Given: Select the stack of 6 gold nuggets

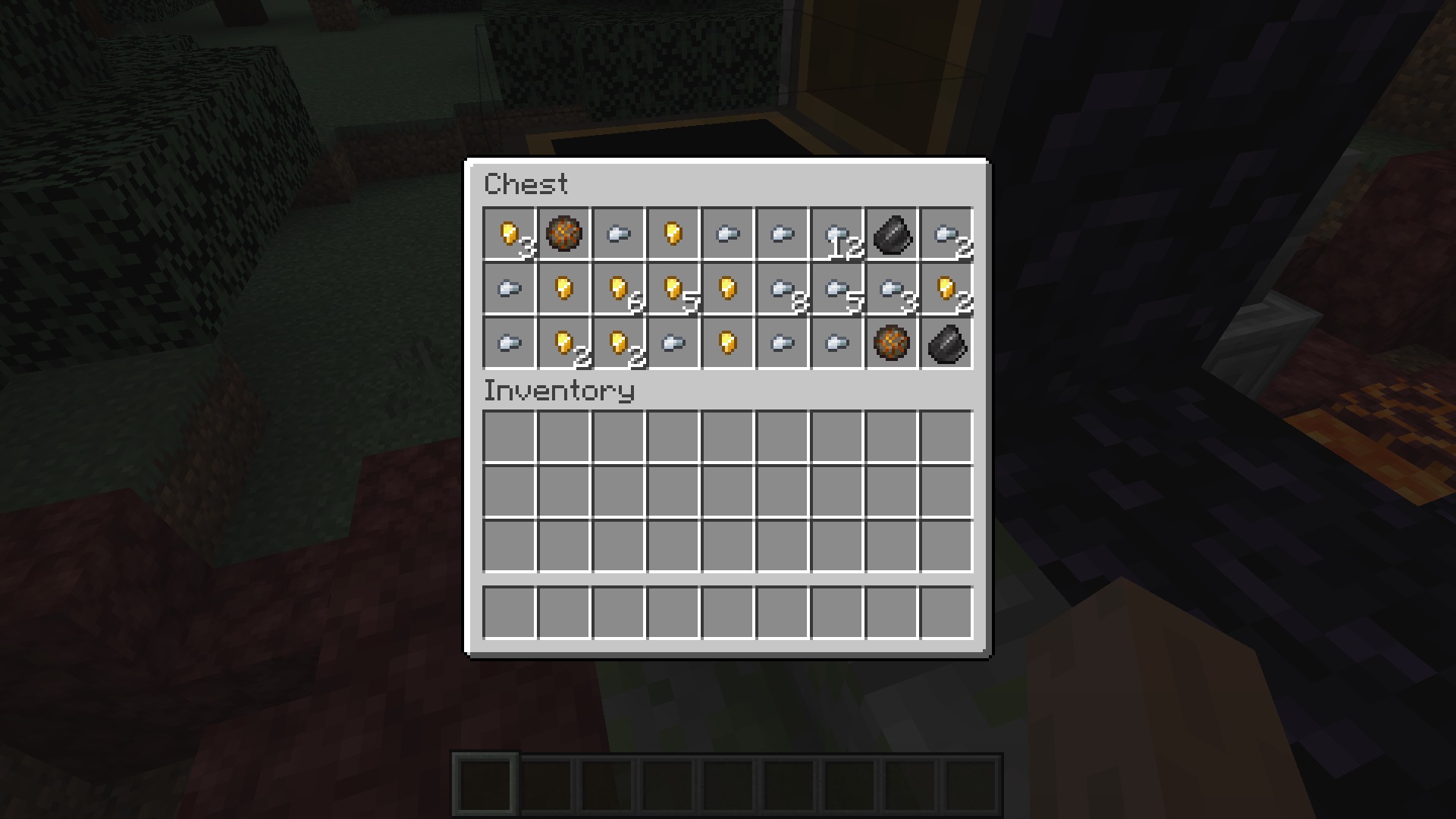Looking at the screenshot, I should (x=618, y=289).
